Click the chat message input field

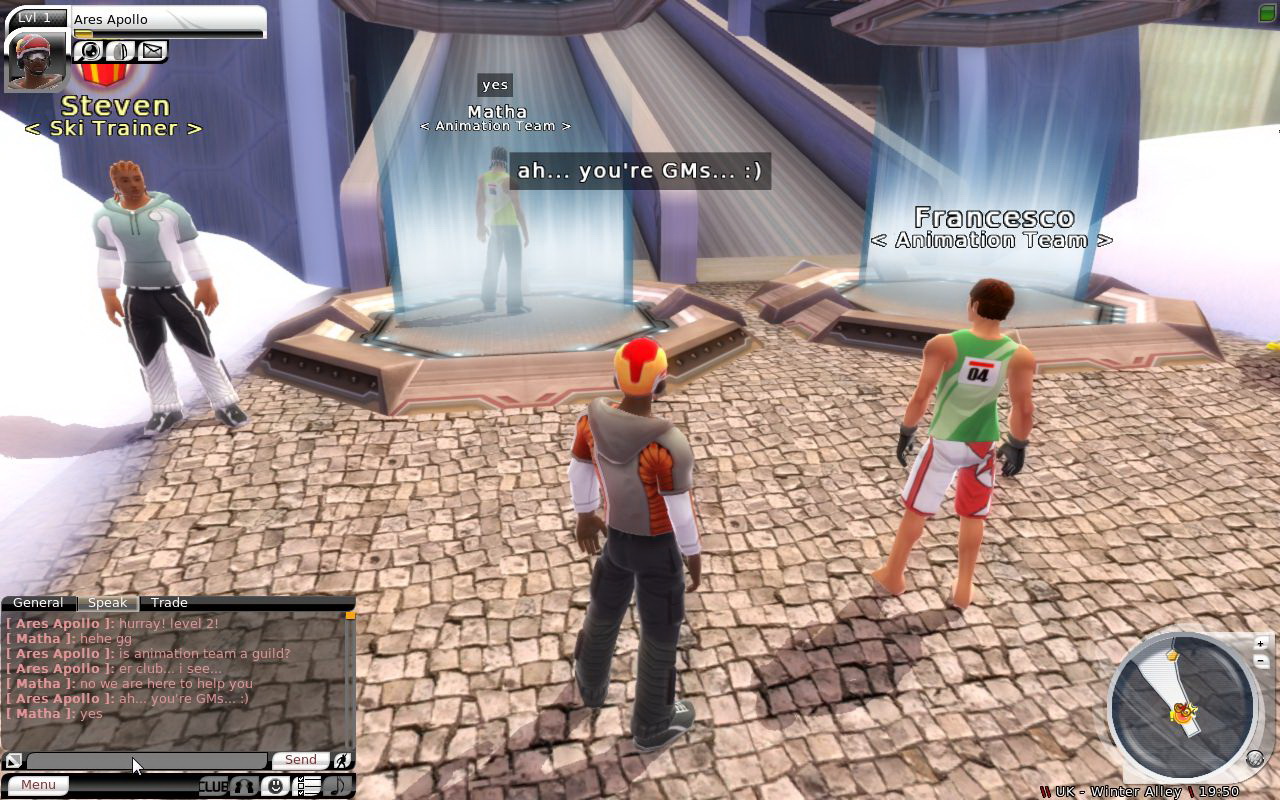[147, 761]
